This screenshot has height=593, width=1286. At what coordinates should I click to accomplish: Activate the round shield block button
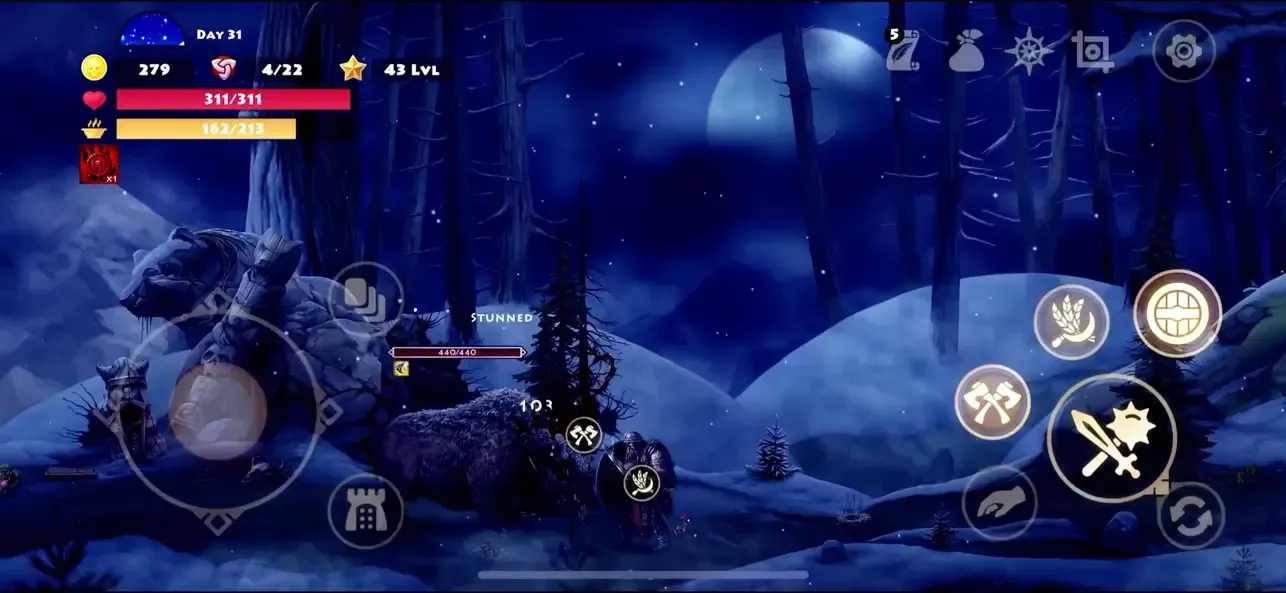click(x=1177, y=314)
